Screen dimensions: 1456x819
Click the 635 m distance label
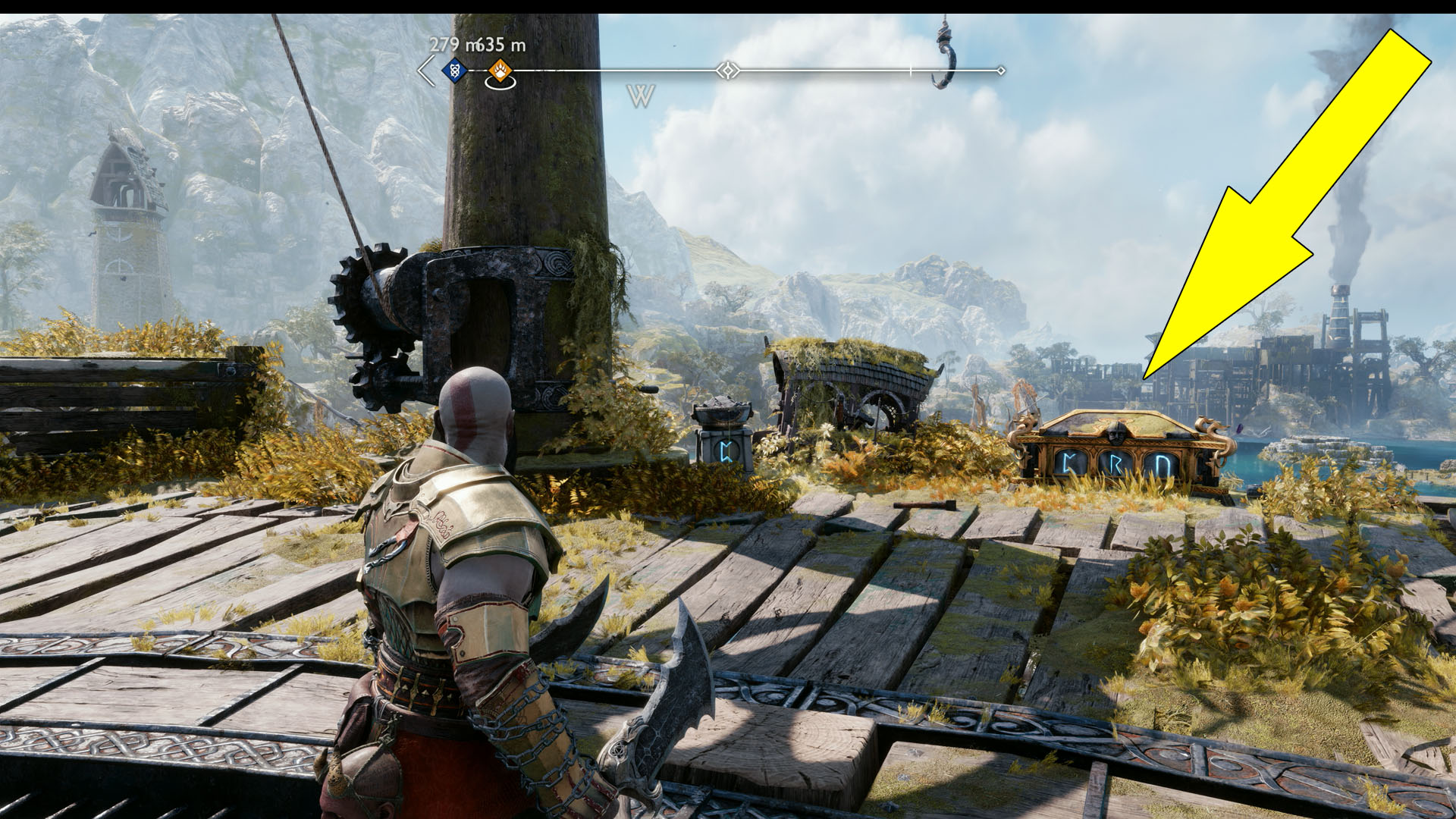502,44
